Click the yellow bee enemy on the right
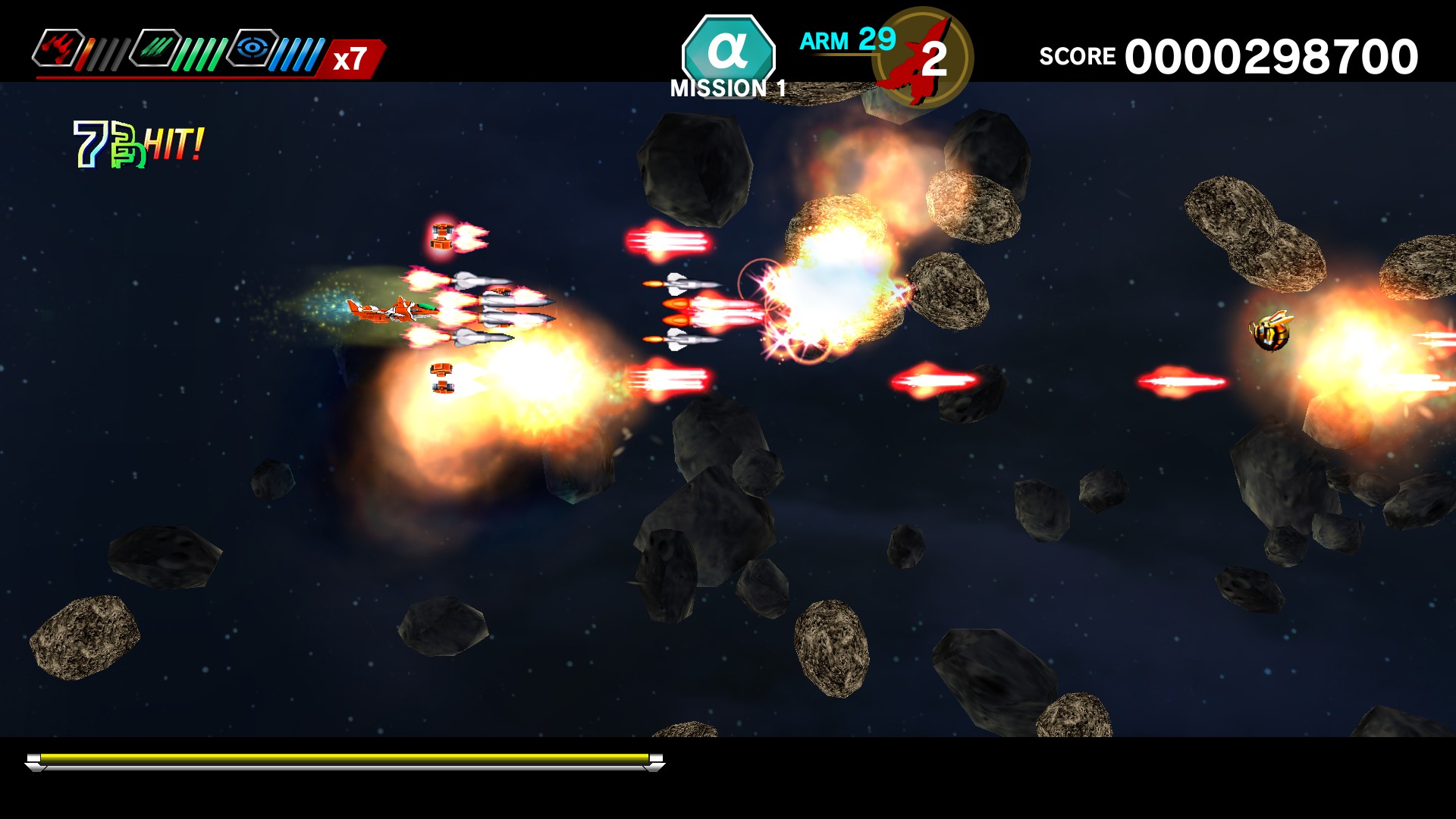1456x819 pixels. pos(1272,334)
